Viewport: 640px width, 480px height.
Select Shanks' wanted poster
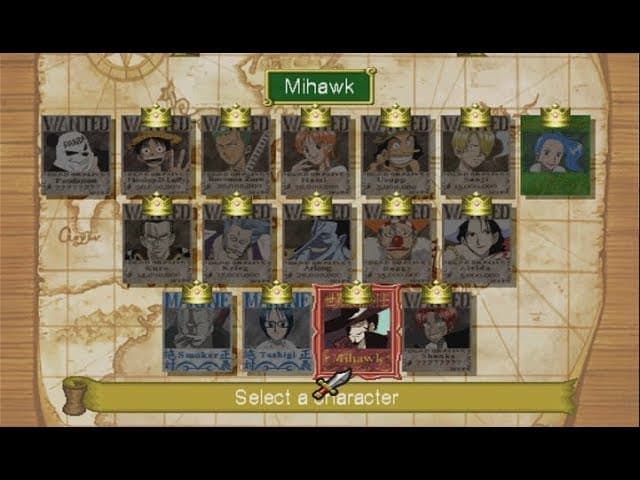point(437,333)
